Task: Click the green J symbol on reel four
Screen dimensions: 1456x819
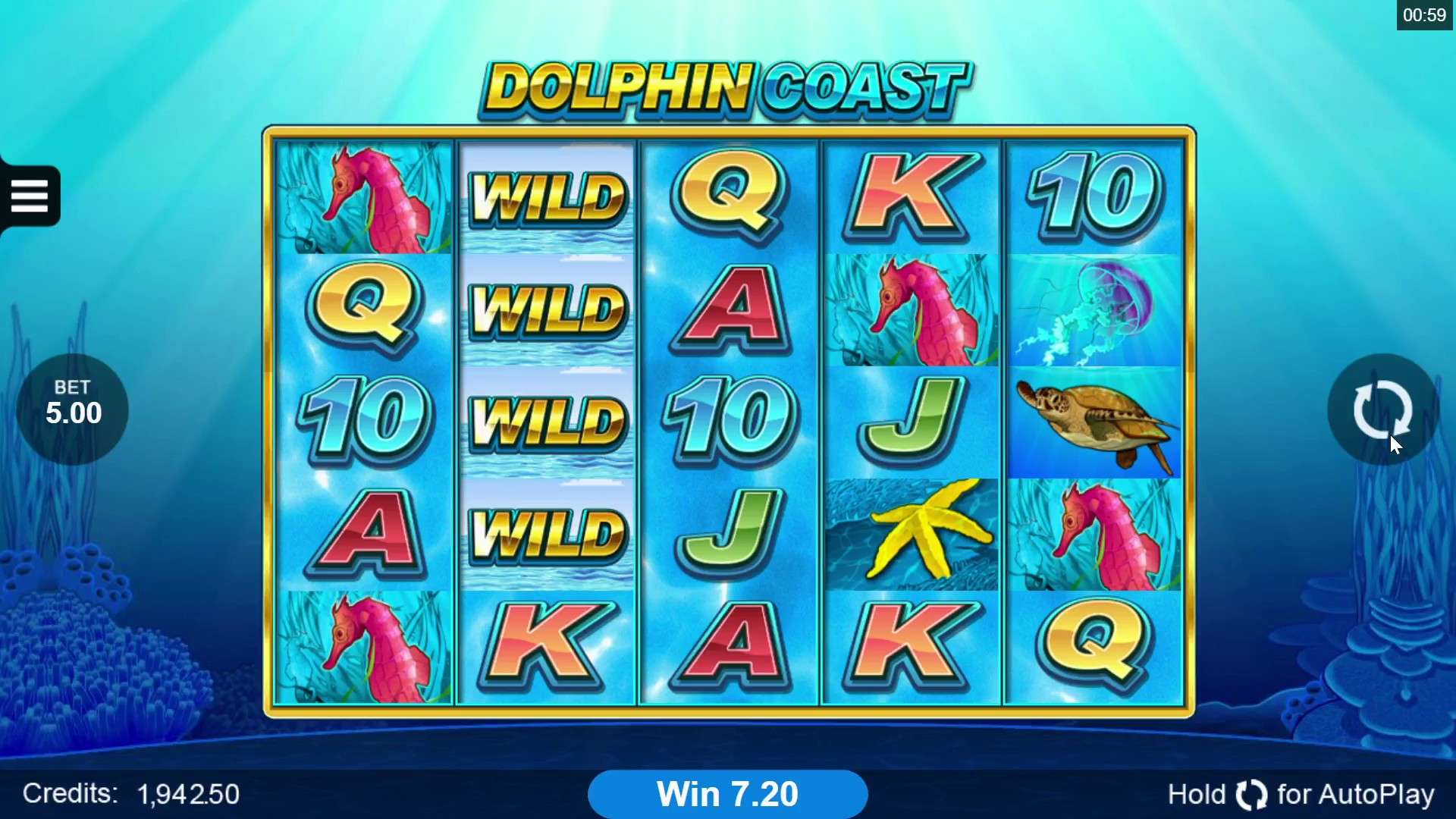Action: [912, 421]
